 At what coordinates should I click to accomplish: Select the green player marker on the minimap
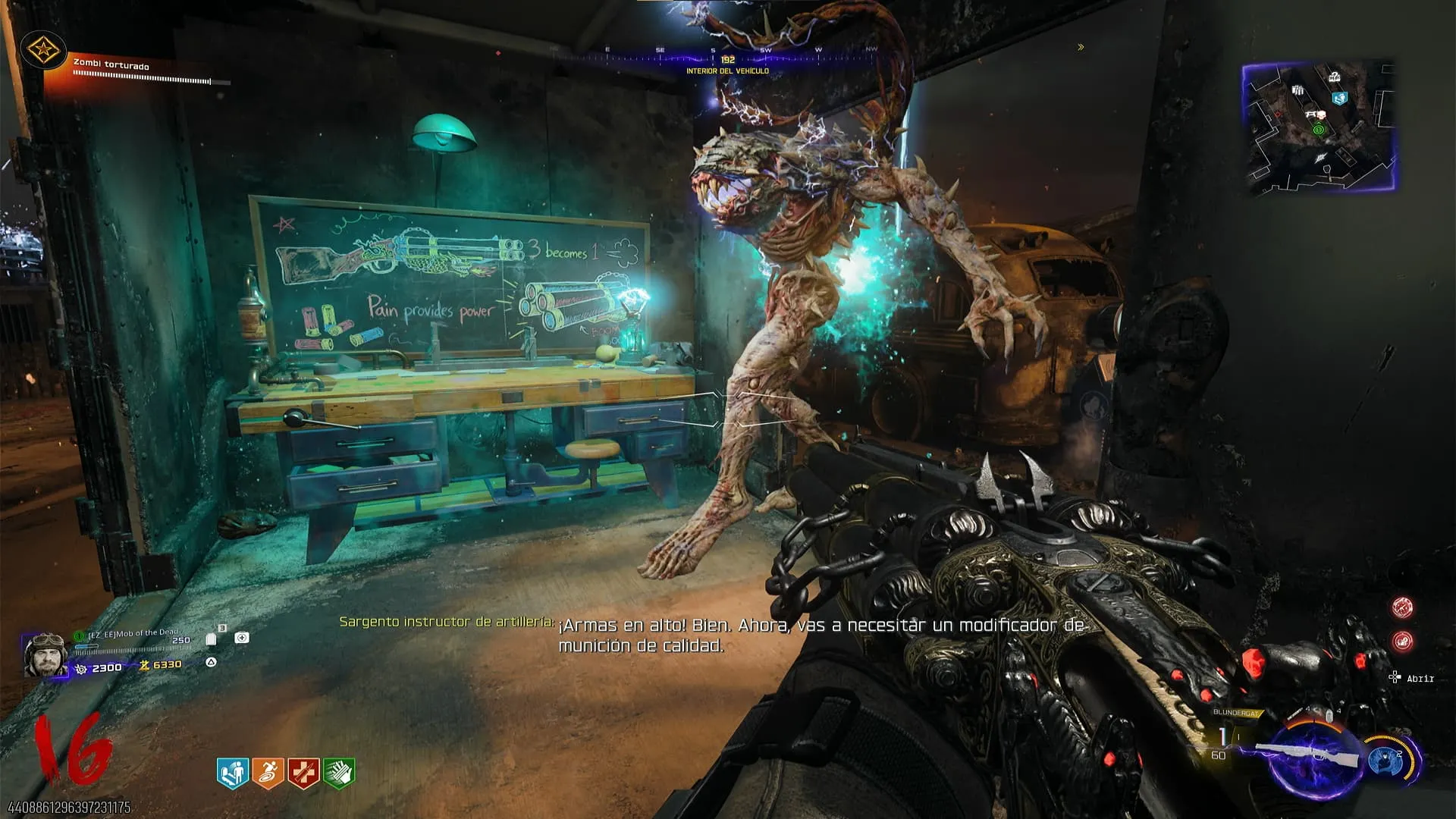(1318, 130)
